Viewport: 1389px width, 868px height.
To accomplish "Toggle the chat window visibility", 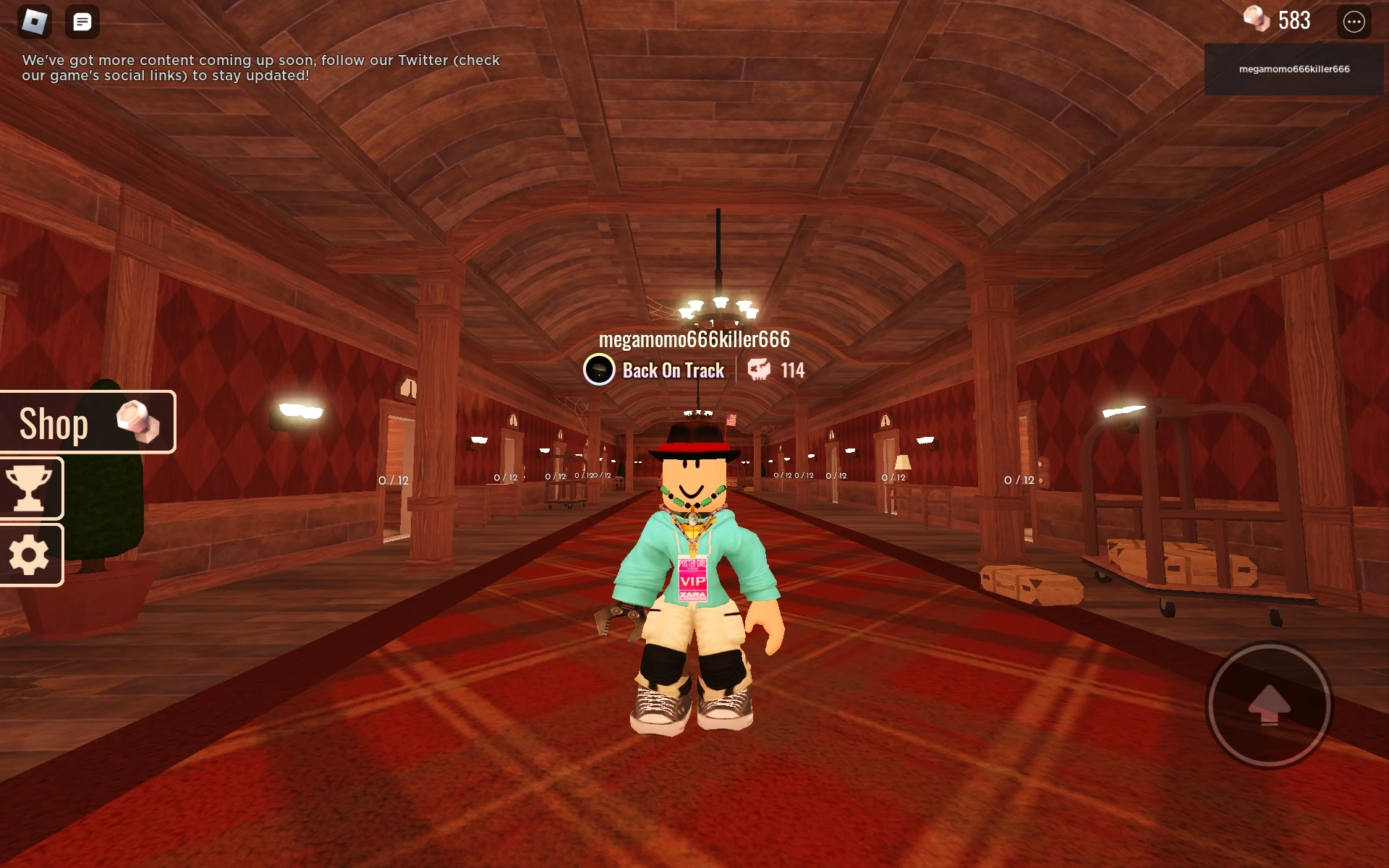I will coord(82,20).
